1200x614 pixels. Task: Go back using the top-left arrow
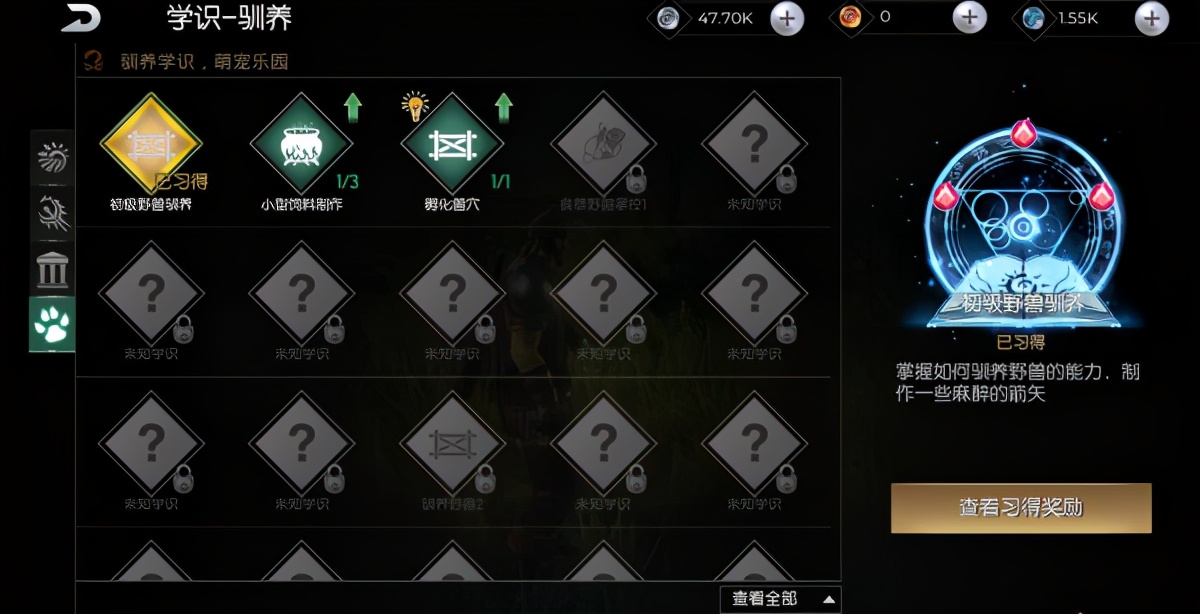tap(81, 18)
